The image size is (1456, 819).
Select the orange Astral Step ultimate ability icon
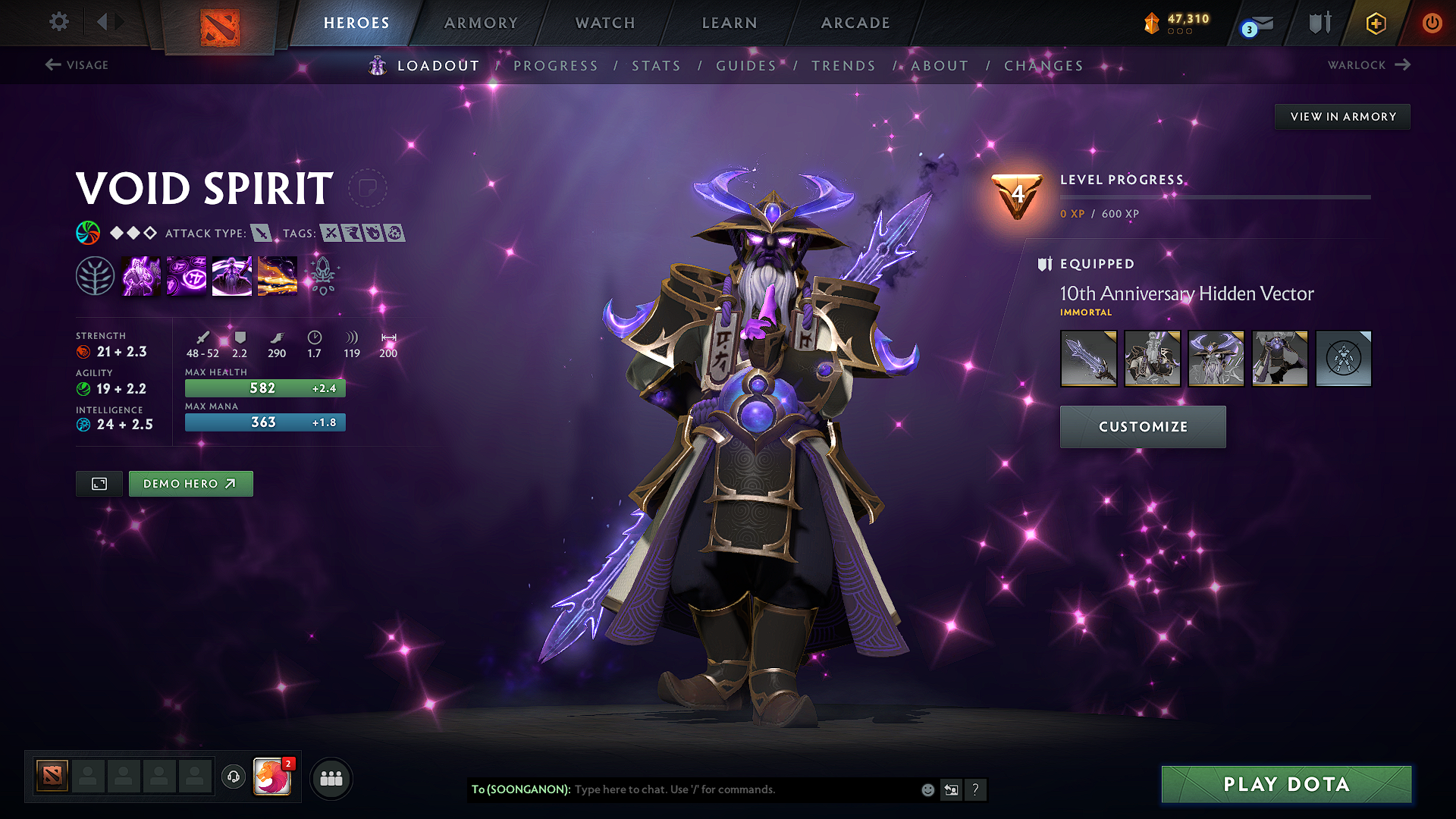click(278, 275)
